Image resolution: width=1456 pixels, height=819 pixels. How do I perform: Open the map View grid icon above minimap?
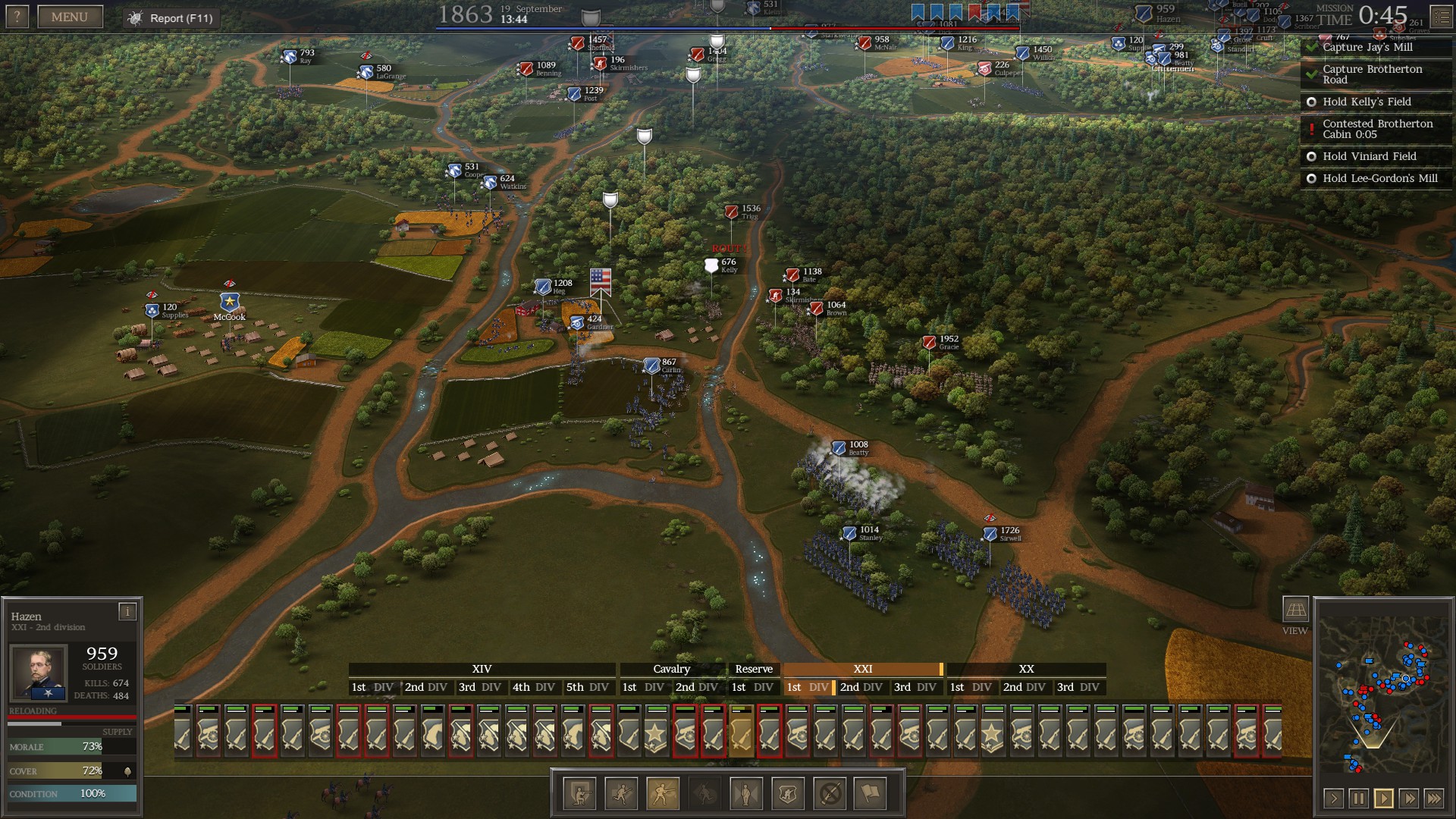[x=1294, y=608]
